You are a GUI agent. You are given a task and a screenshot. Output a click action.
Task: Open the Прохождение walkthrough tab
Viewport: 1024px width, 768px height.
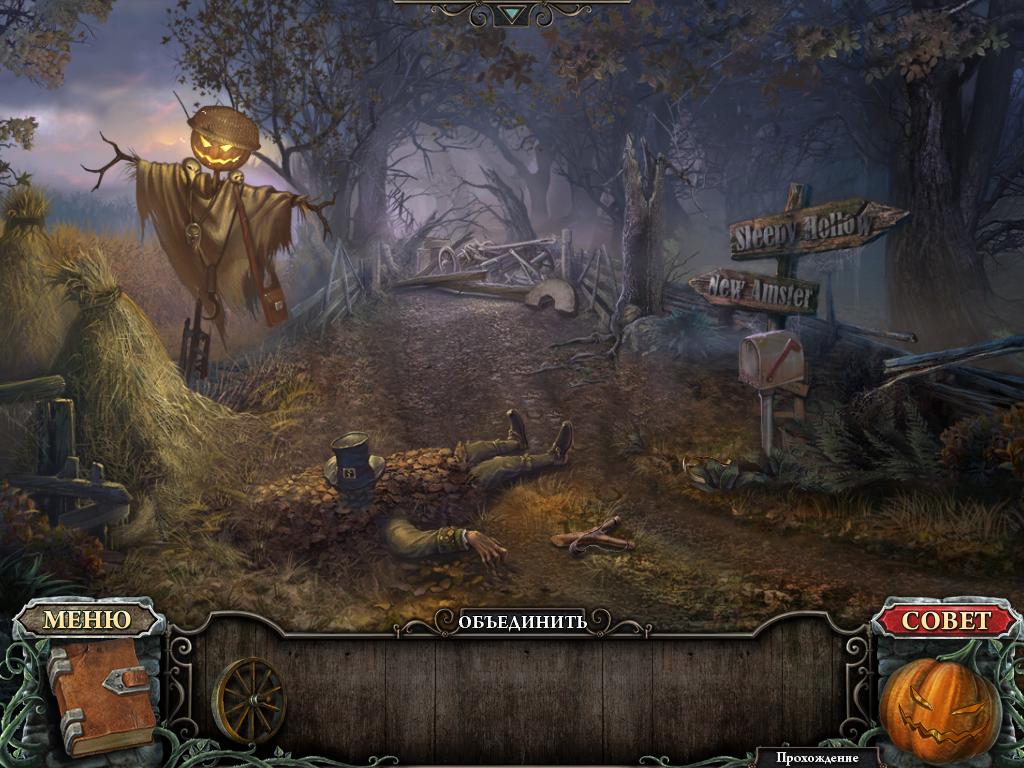click(x=817, y=758)
